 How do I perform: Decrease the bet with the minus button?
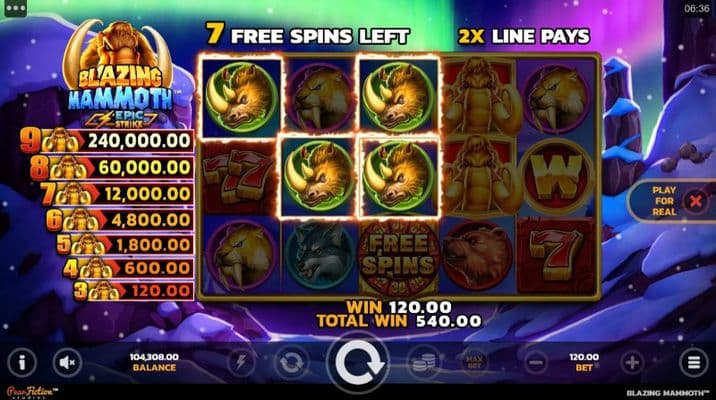tap(536, 362)
